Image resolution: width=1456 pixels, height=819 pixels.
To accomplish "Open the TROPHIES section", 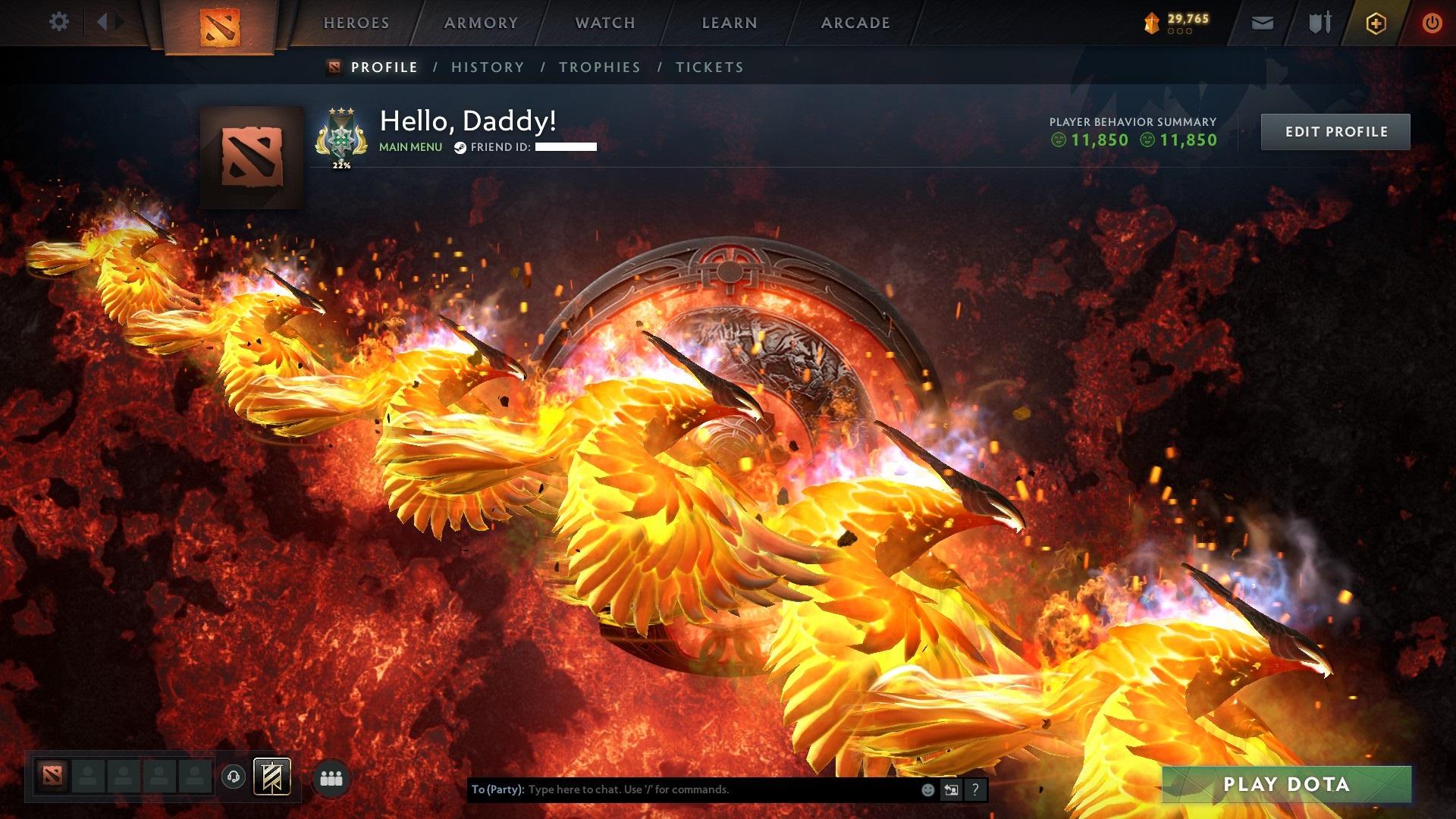I will point(600,67).
